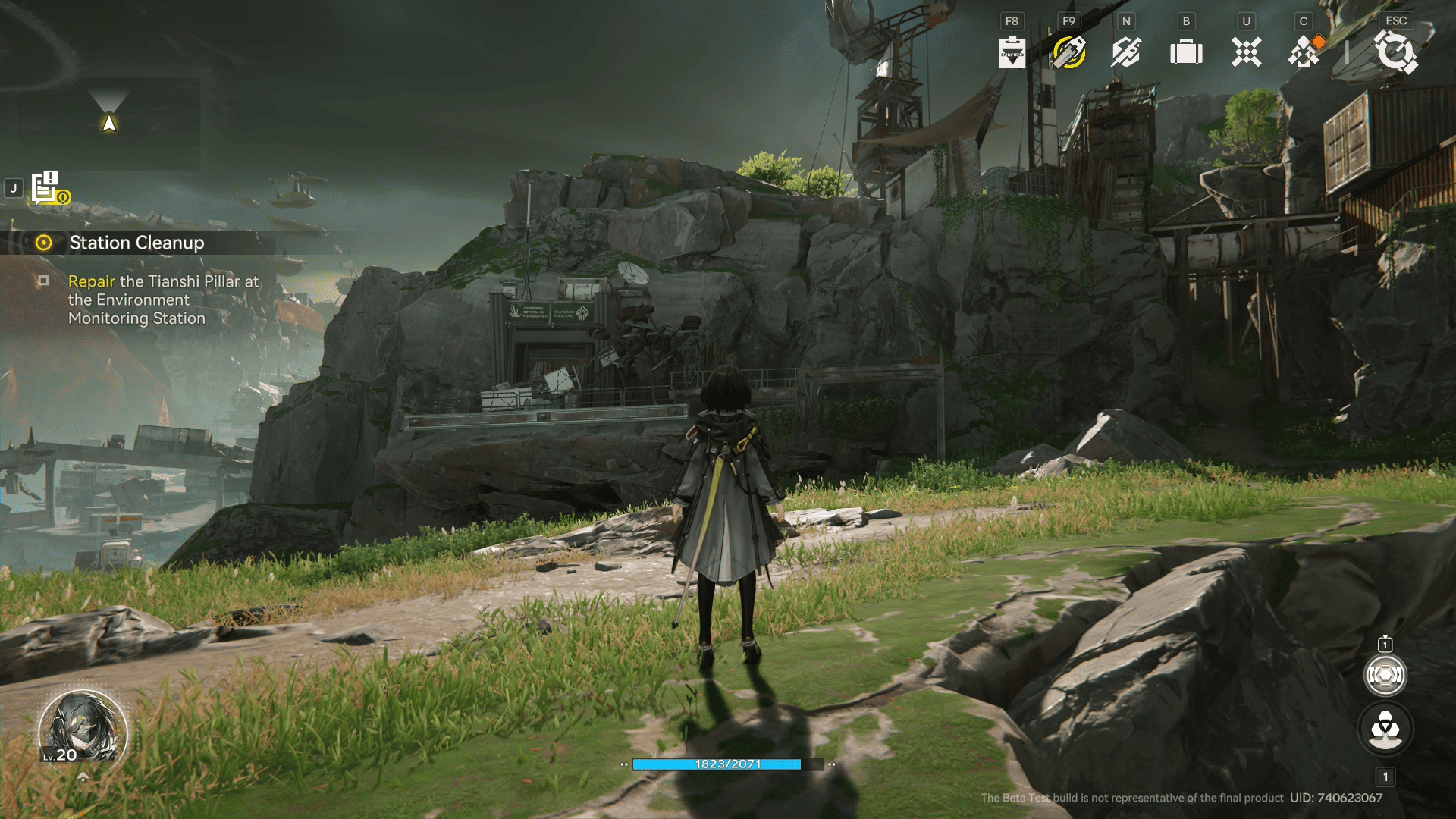The height and width of the screenshot is (819, 1456).
Task: Open the icon with orange notification badge
Action: coord(1305,52)
